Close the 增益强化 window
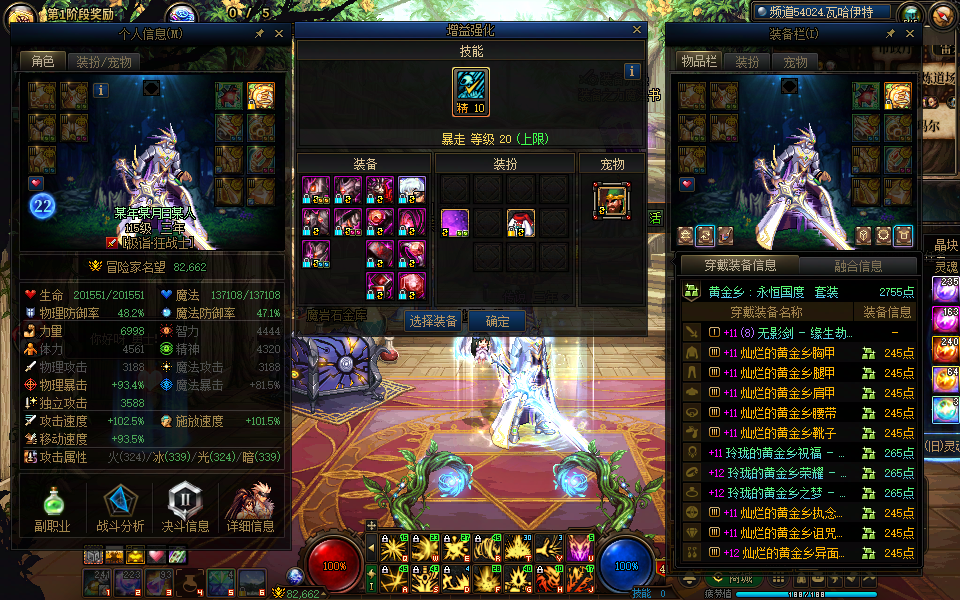The image size is (960, 600). [x=637, y=30]
